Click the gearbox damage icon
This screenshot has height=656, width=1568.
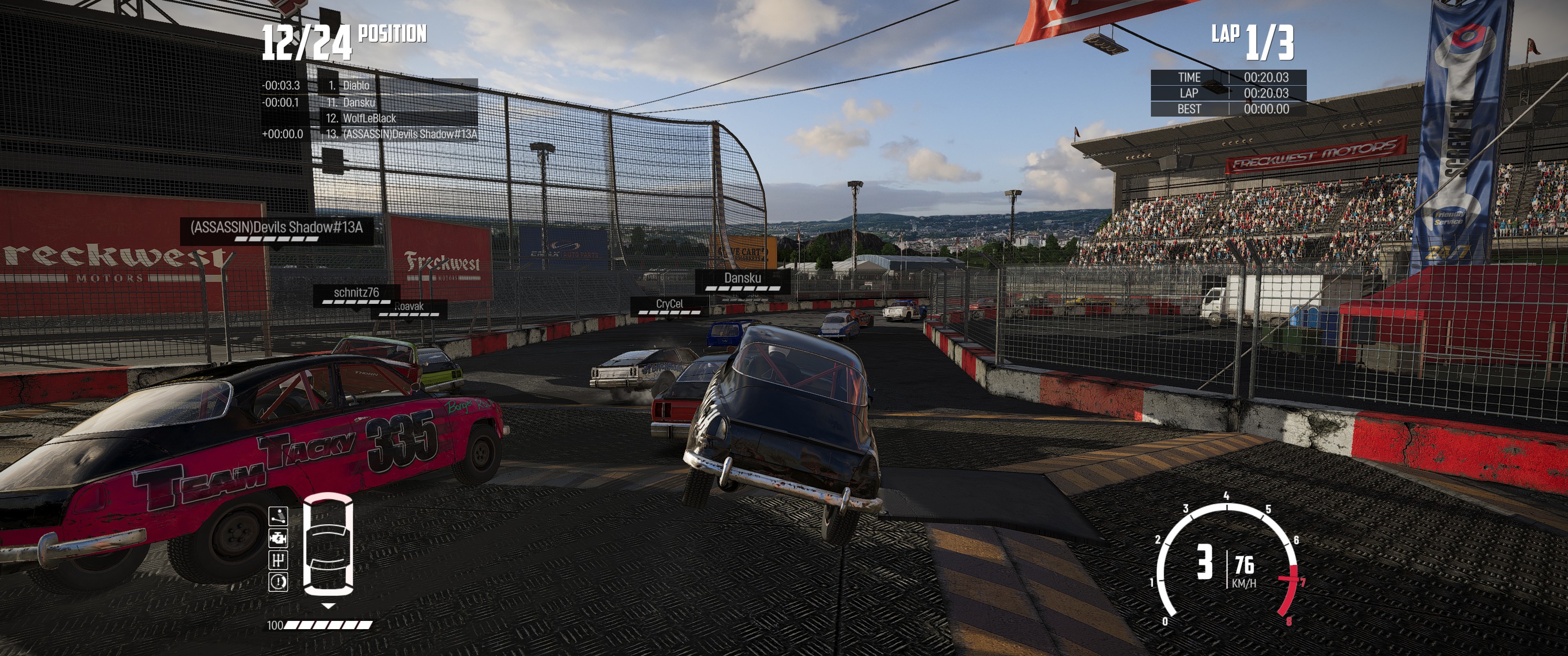click(x=278, y=560)
